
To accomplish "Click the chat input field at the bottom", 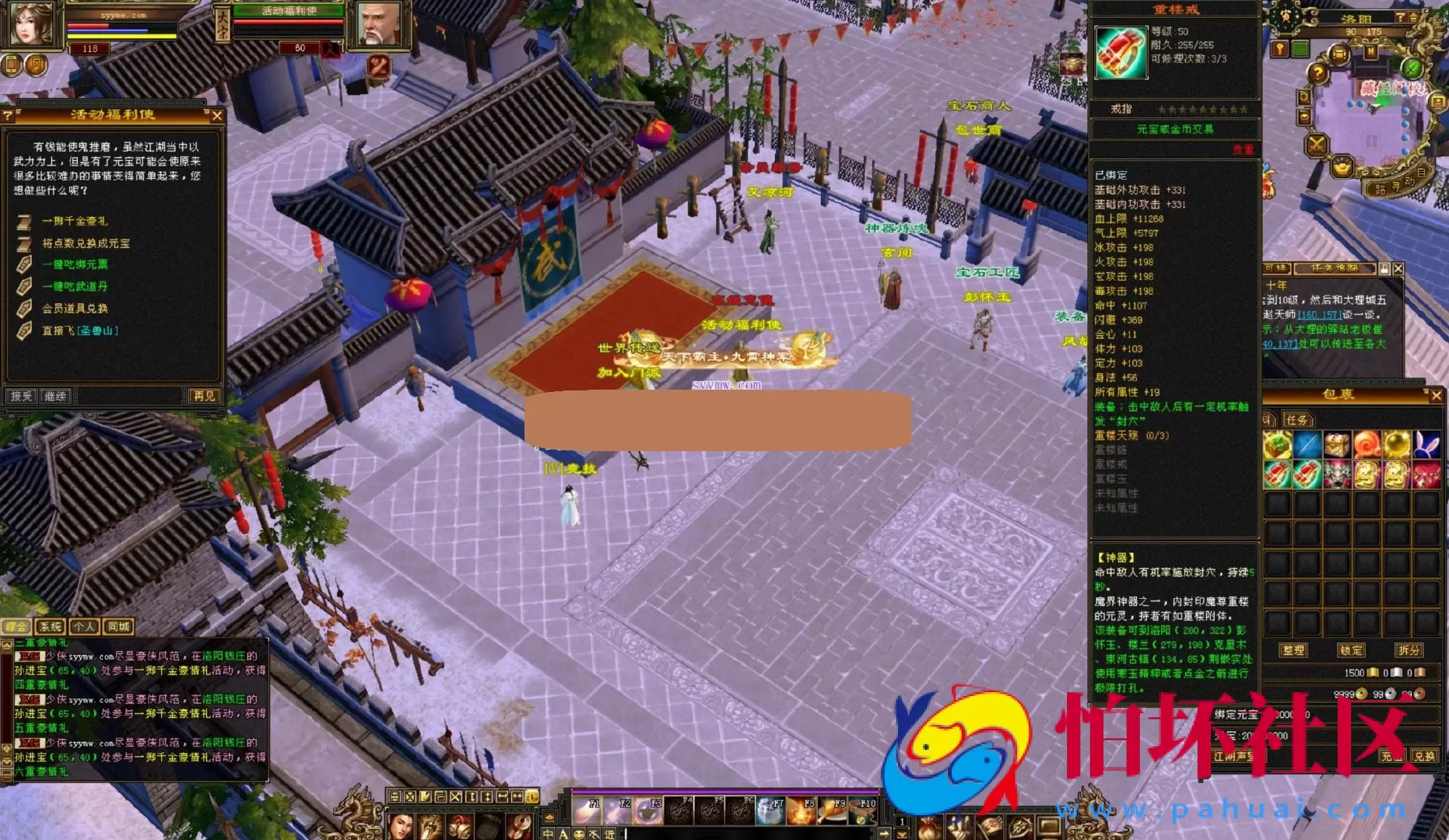I will click(739, 835).
